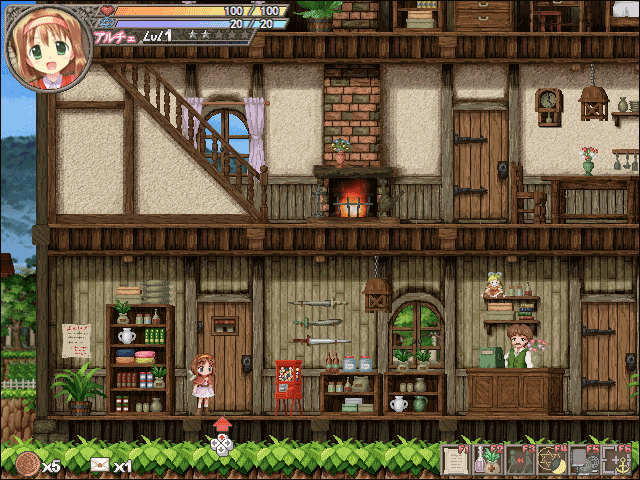Click the copper coin icon
The image size is (640, 480).
(28, 464)
